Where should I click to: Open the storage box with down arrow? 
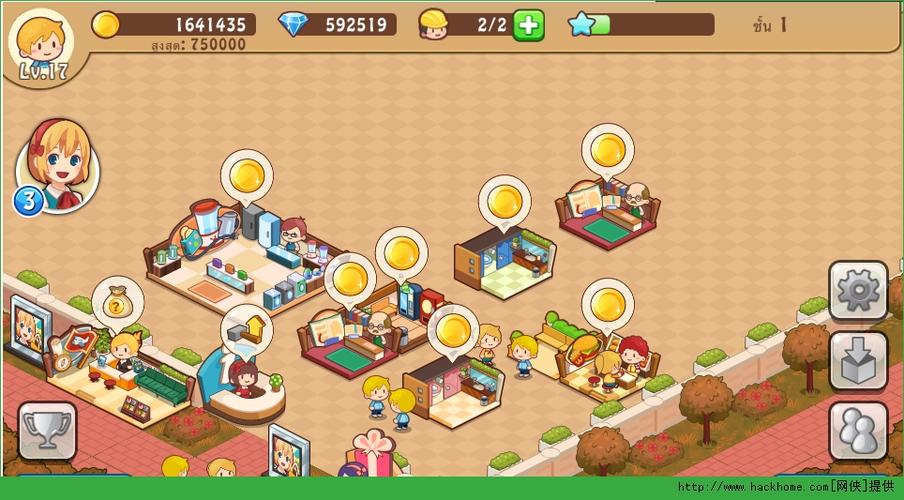(858, 361)
